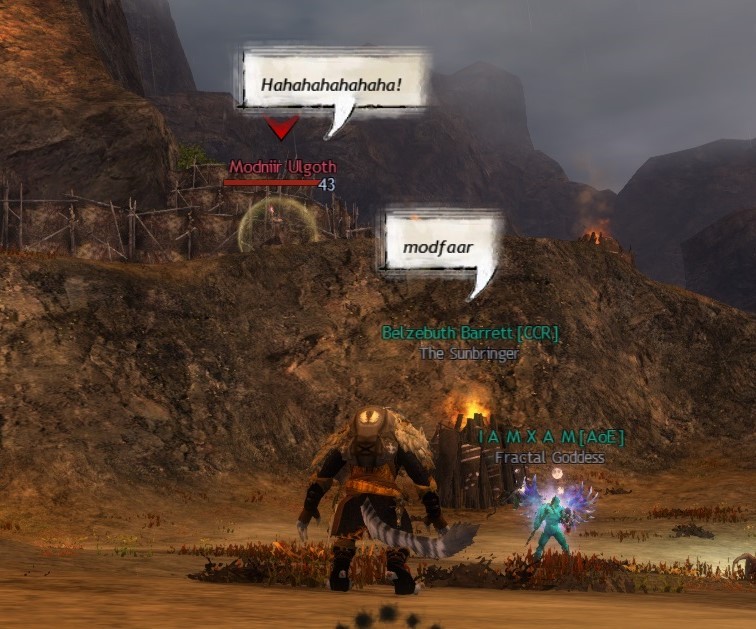Select the I A M X A M [AoE] name label
Viewport: 756px width, 629px height.
click(x=550, y=437)
